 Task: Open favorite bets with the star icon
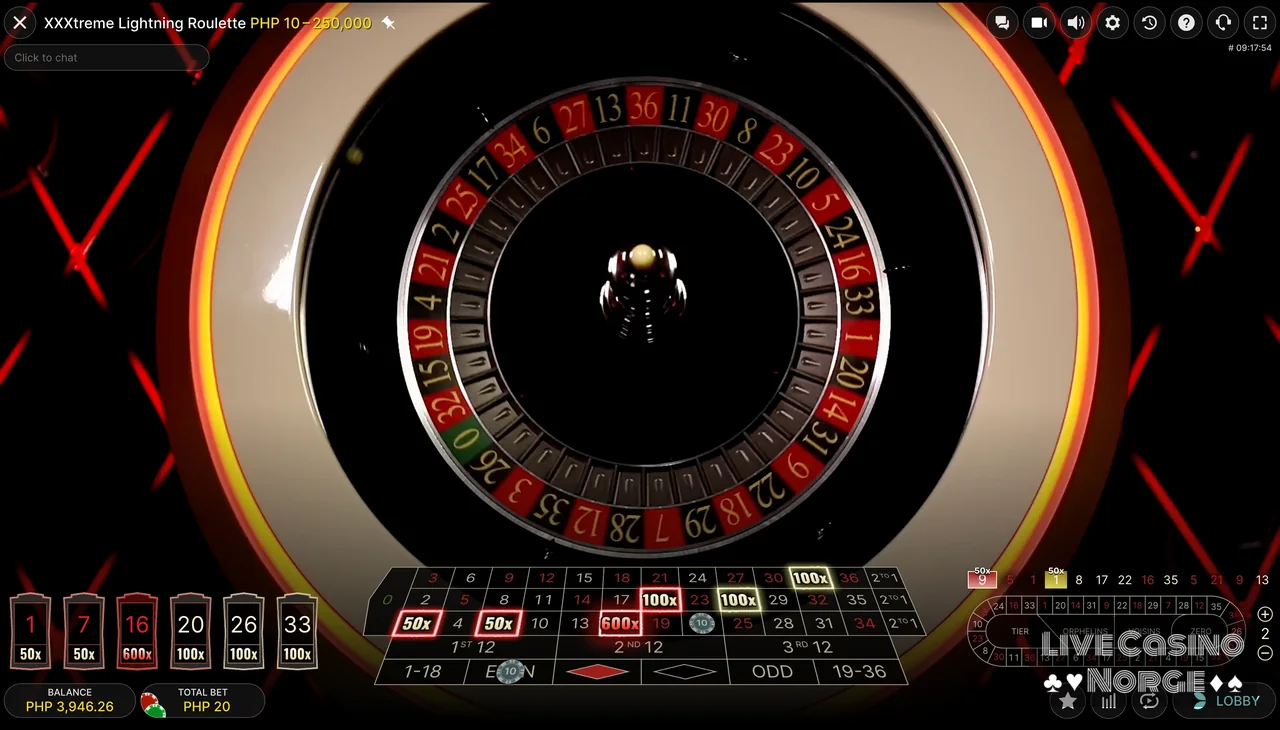(x=1067, y=701)
